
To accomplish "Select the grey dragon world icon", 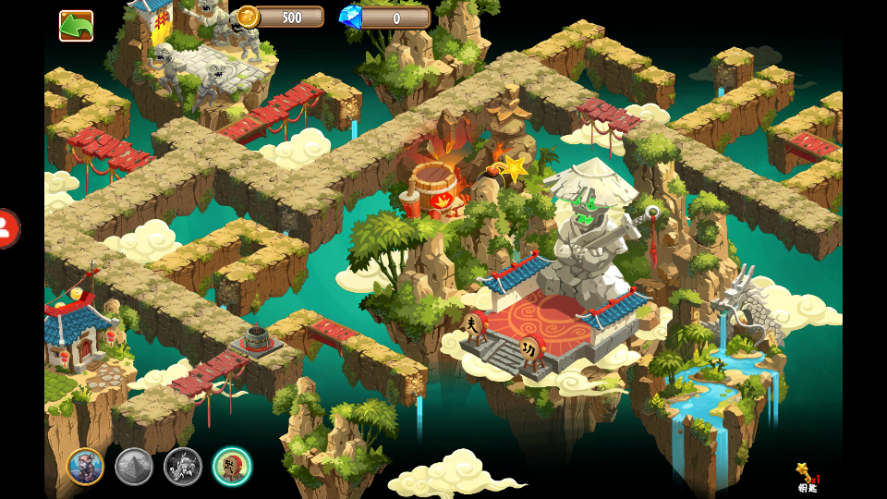I will point(183,465).
